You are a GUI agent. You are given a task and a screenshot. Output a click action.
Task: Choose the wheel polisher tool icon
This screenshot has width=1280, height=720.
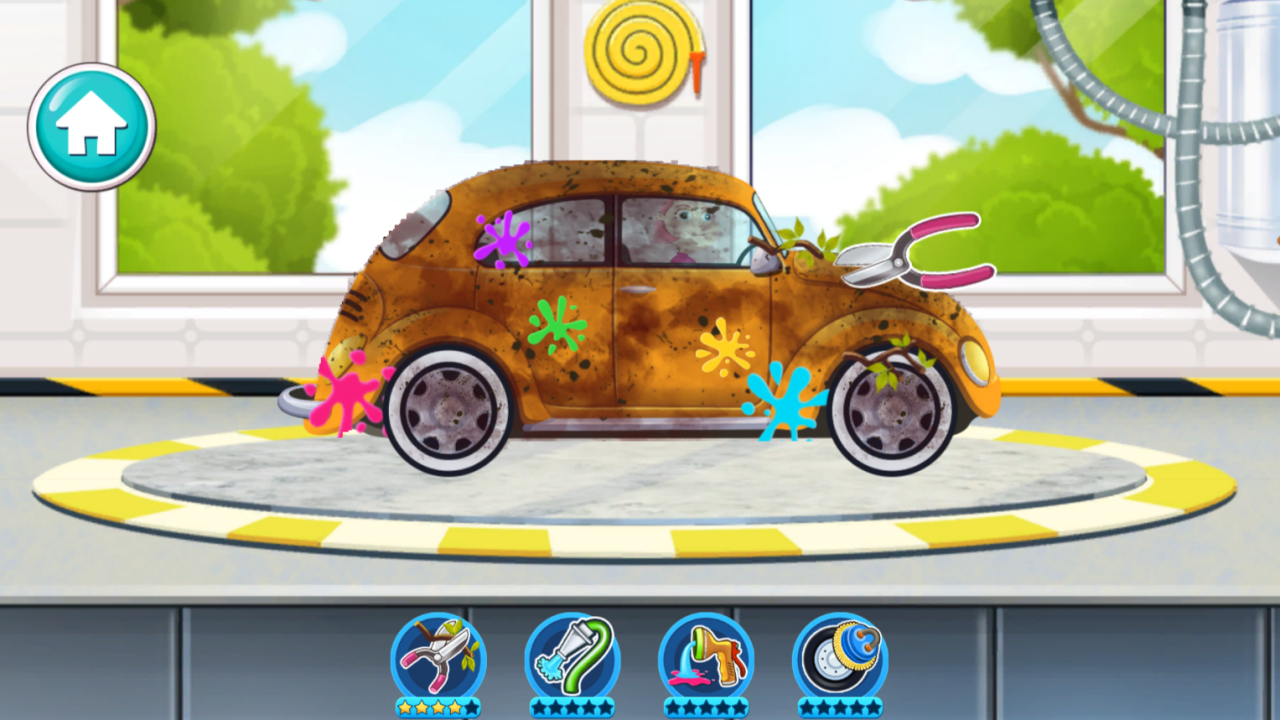[838, 655]
